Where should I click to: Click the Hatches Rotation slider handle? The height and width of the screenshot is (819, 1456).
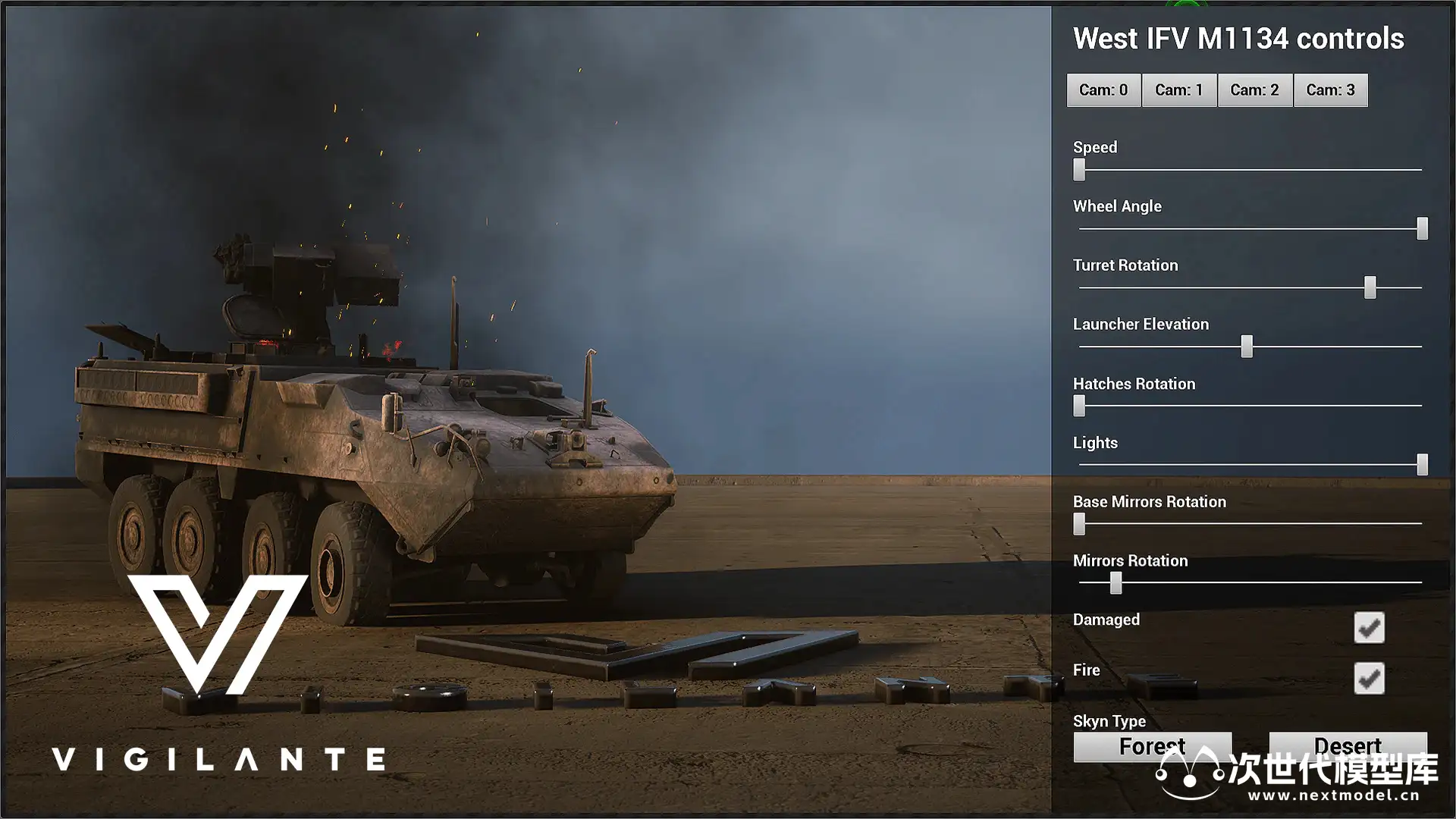[1079, 406]
